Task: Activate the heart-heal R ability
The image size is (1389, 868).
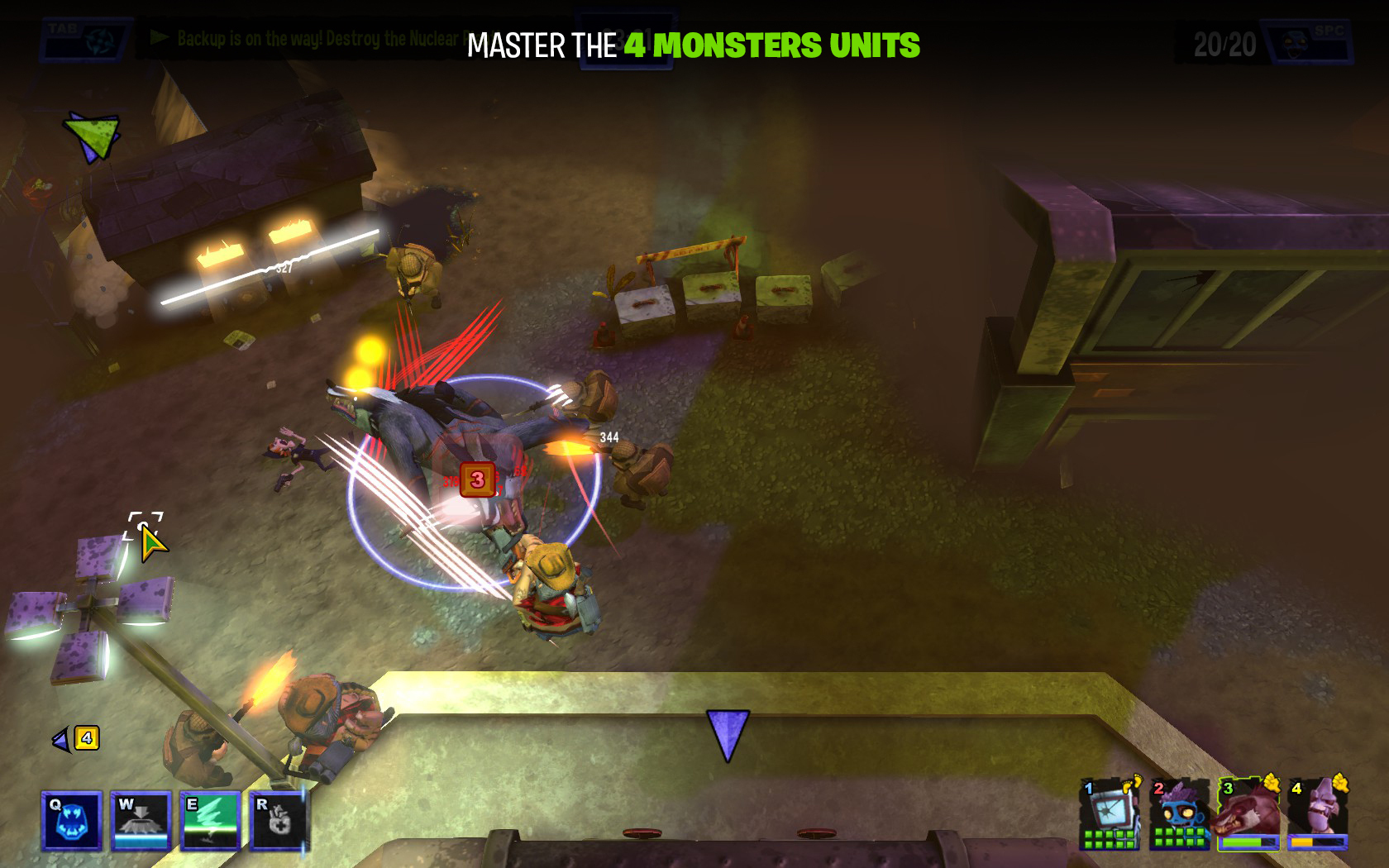Action: [279, 821]
